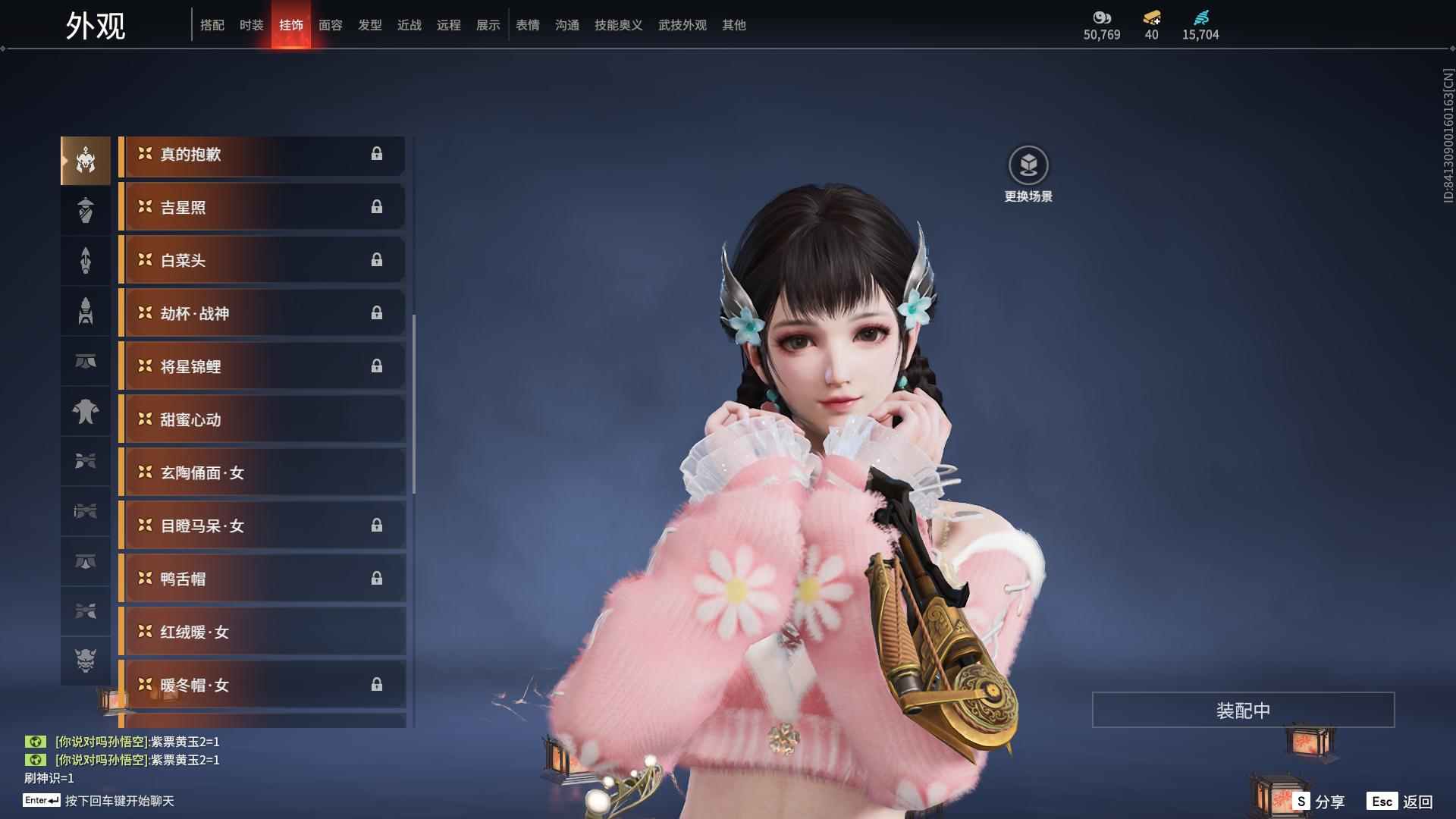Switch to the 时装 tab

pos(251,25)
